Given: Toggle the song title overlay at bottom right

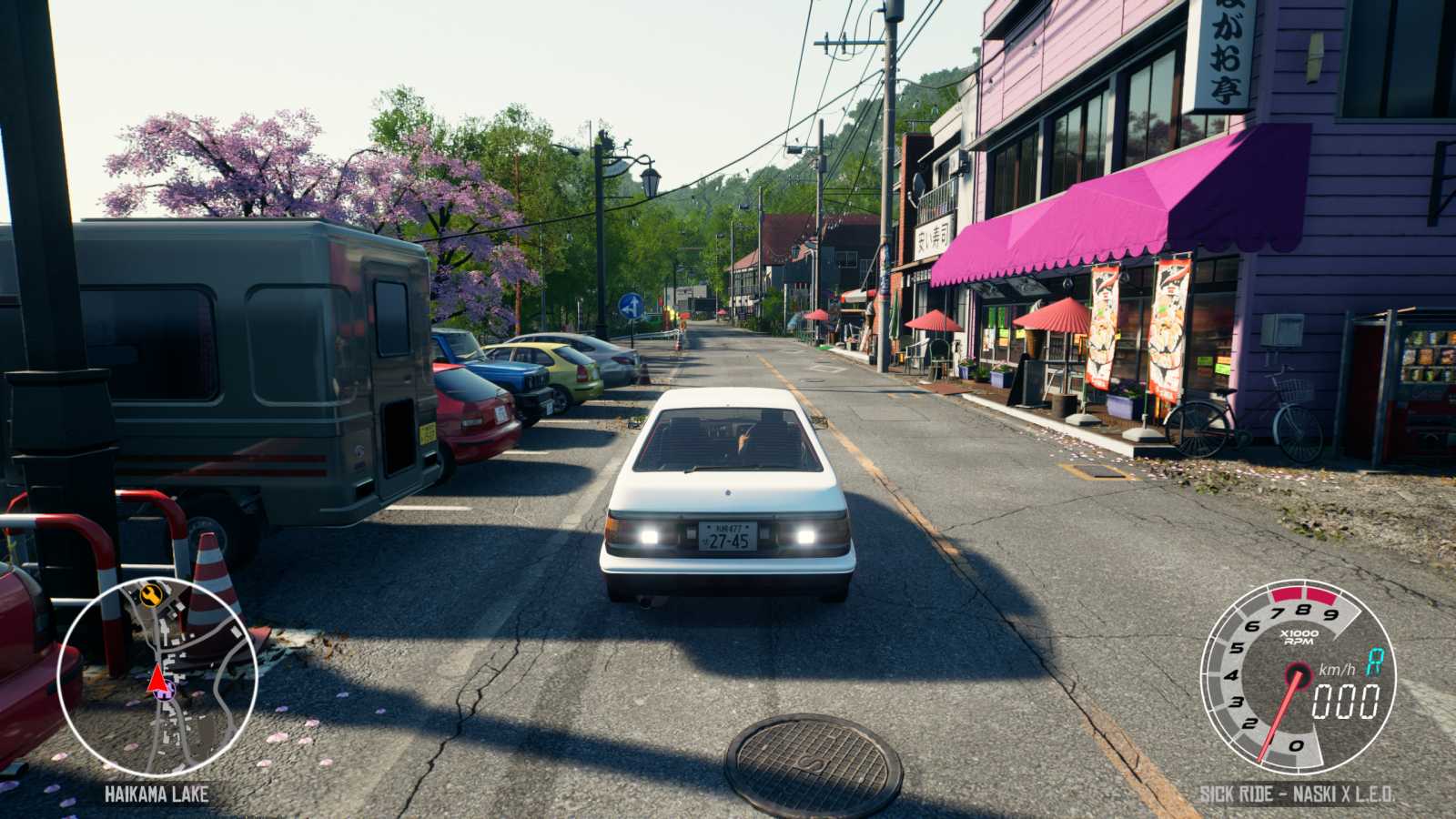Looking at the screenshot, I should point(1299,793).
